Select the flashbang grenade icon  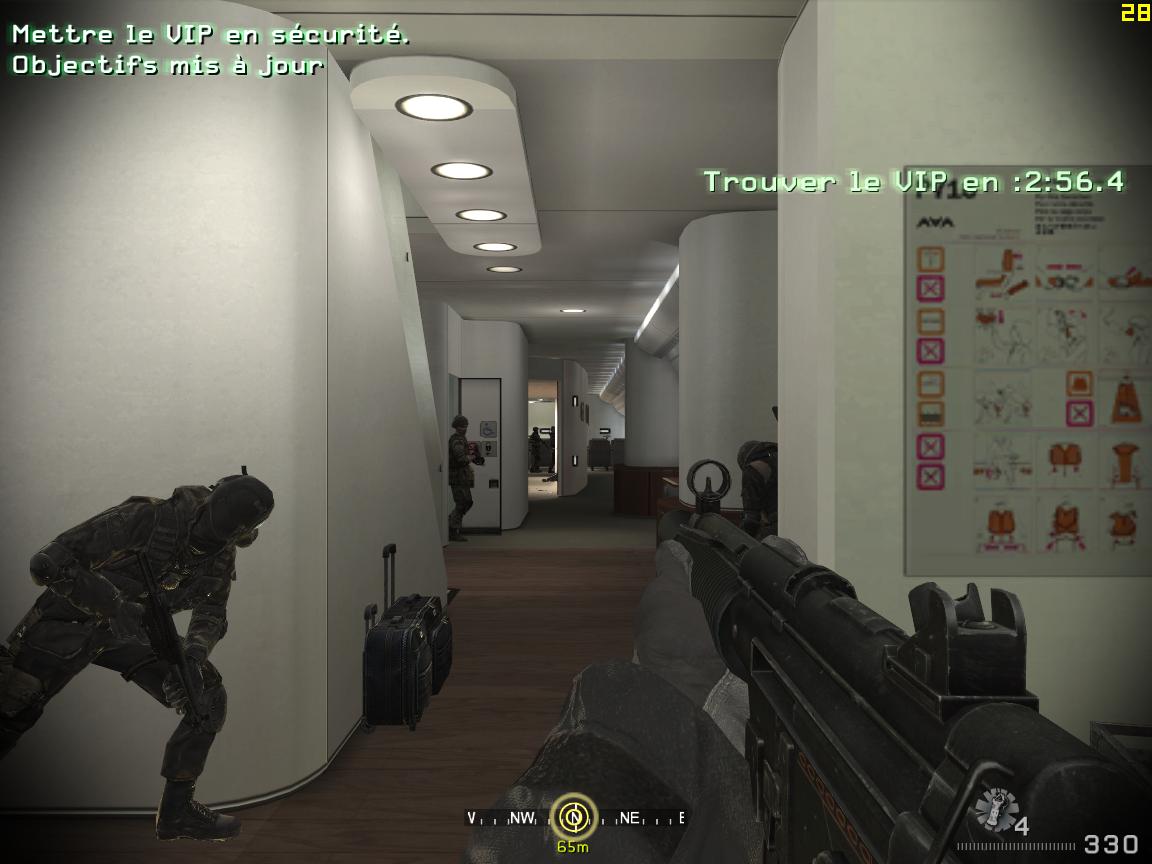(993, 808)
